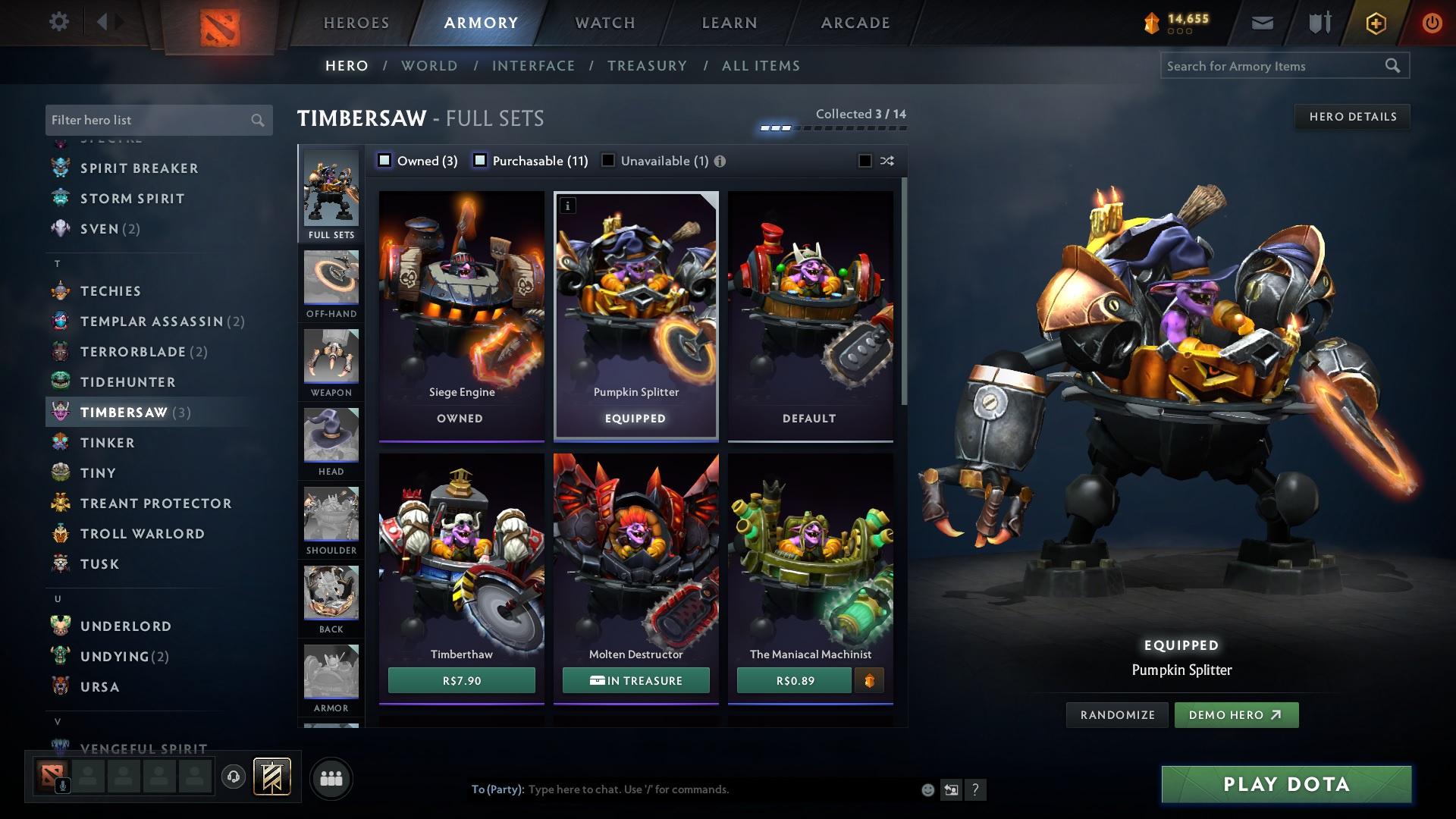Screen dimensions: 1456x819
Task: Select the Off-Hand item slot icon
Action: (331, 278)
